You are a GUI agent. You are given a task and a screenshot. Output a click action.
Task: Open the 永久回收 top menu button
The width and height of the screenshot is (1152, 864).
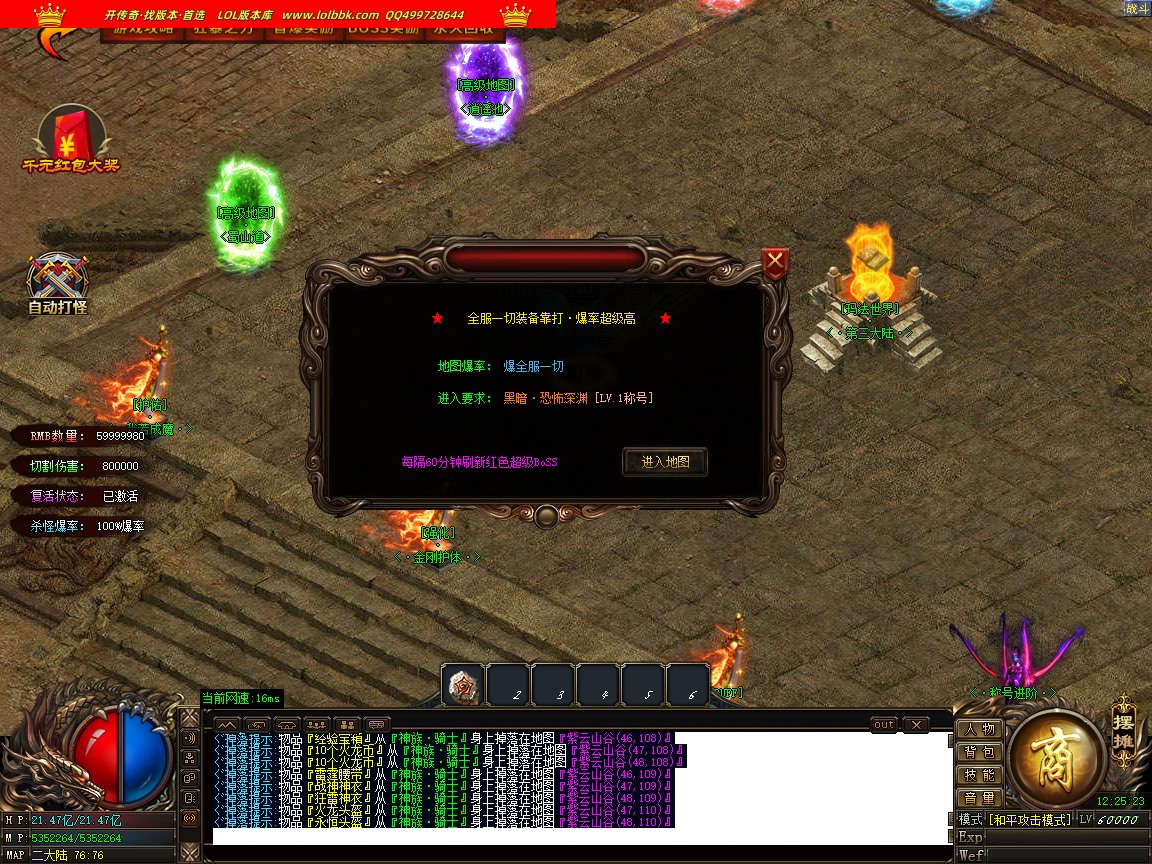click(464, 30)
